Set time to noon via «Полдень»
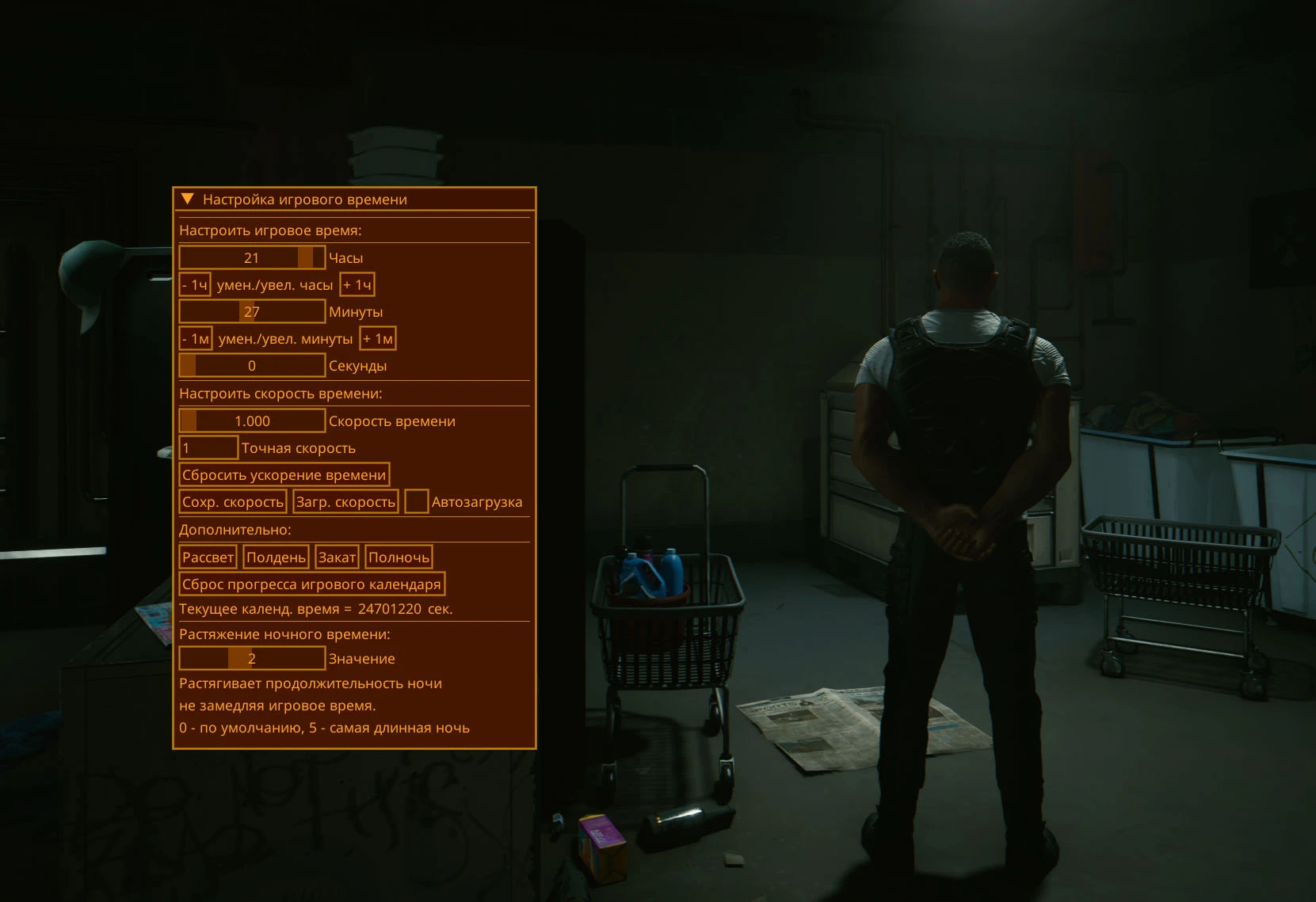 click(276, 556)
